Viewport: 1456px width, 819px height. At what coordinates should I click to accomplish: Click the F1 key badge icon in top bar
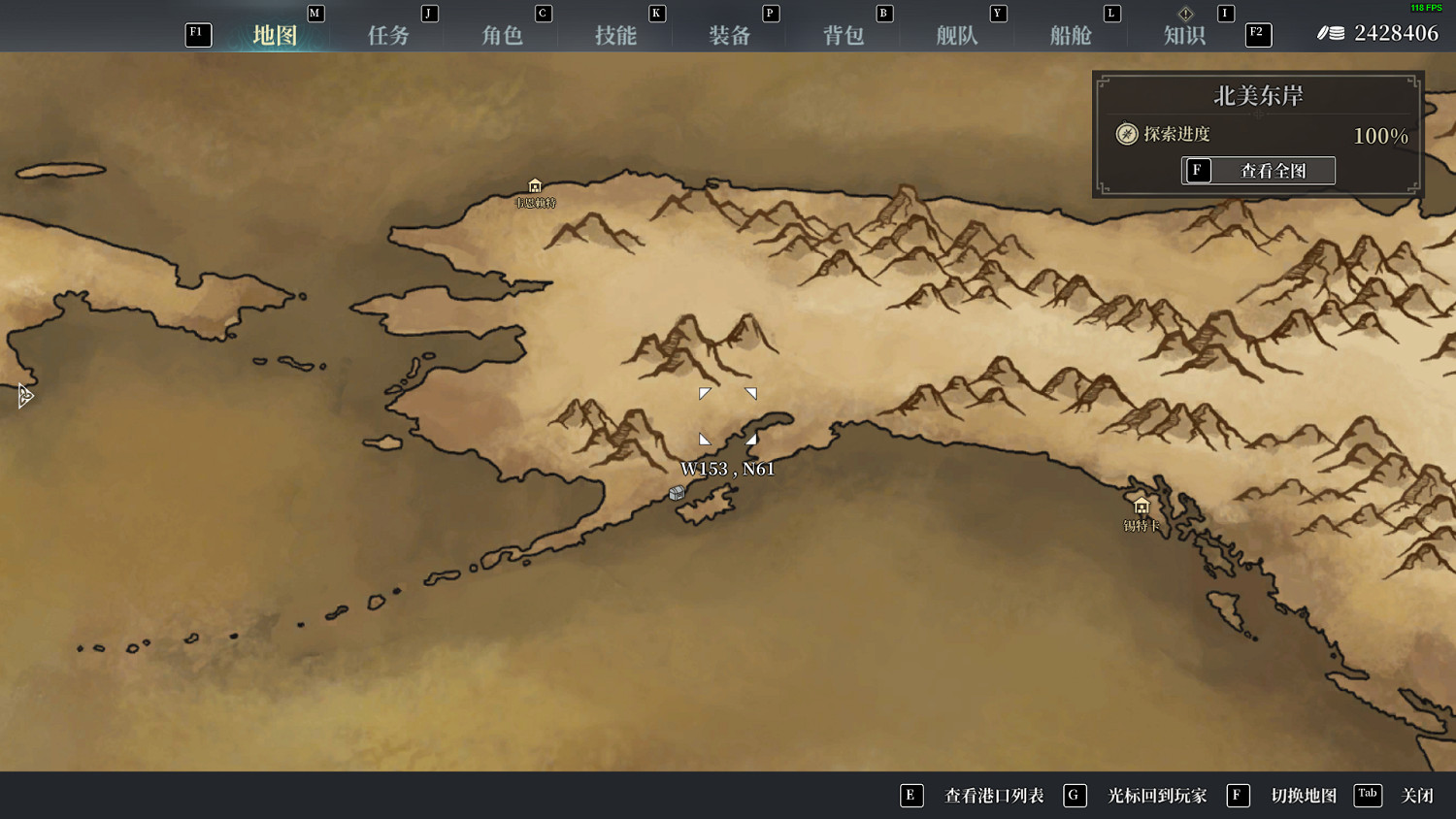pyautogui.click(x=197, y=34)
